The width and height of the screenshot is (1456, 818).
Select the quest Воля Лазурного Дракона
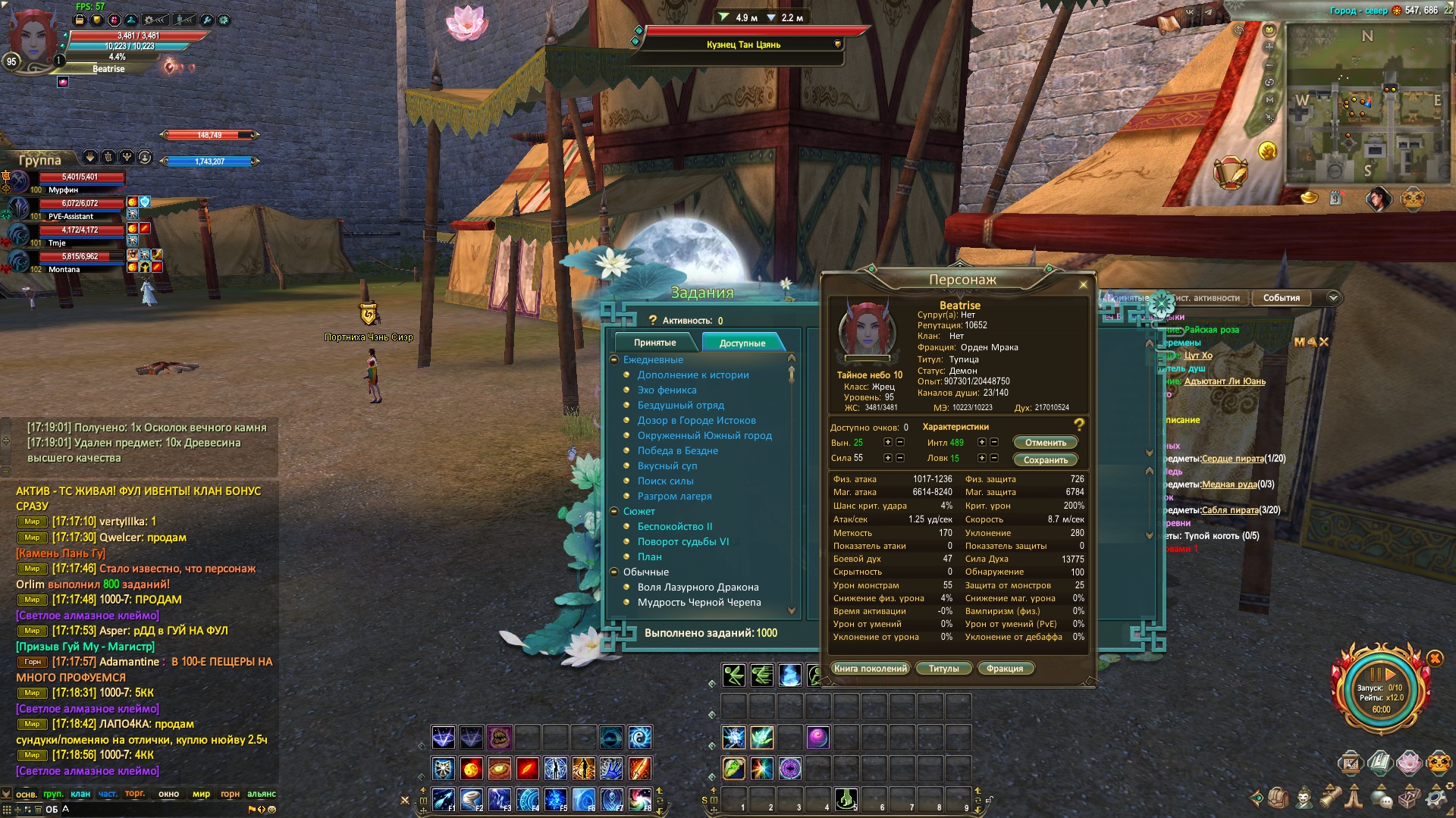point(698,588)
